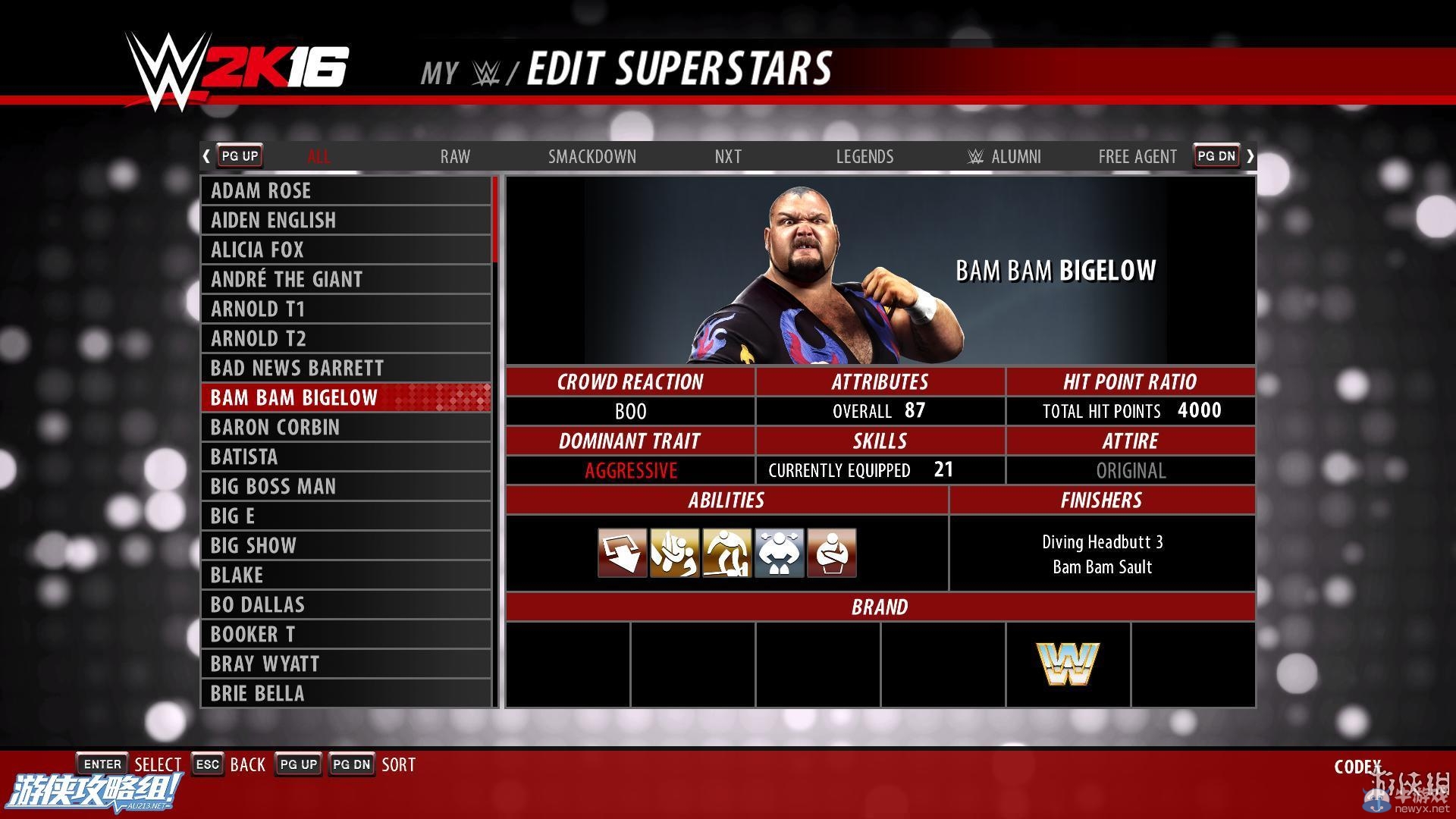Image resolution: width=1456 pixels, height=819 pixels.
Task: Click the classic WWF brand logo
Action: pos(1068,664)
